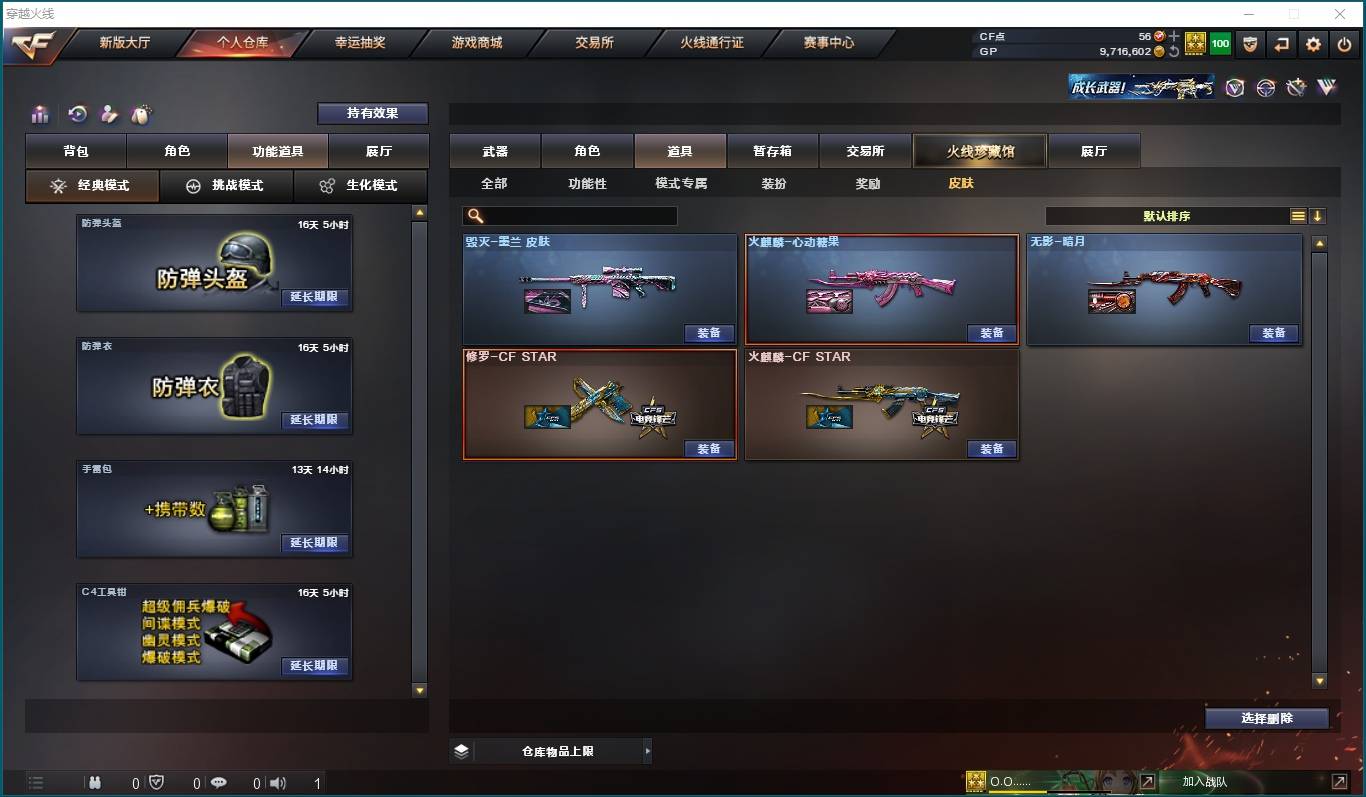This screenshot has width=1366, height=797.
Task: Expand the 仓库物品上限 panel arrow
Action: (x=648, y=749)
